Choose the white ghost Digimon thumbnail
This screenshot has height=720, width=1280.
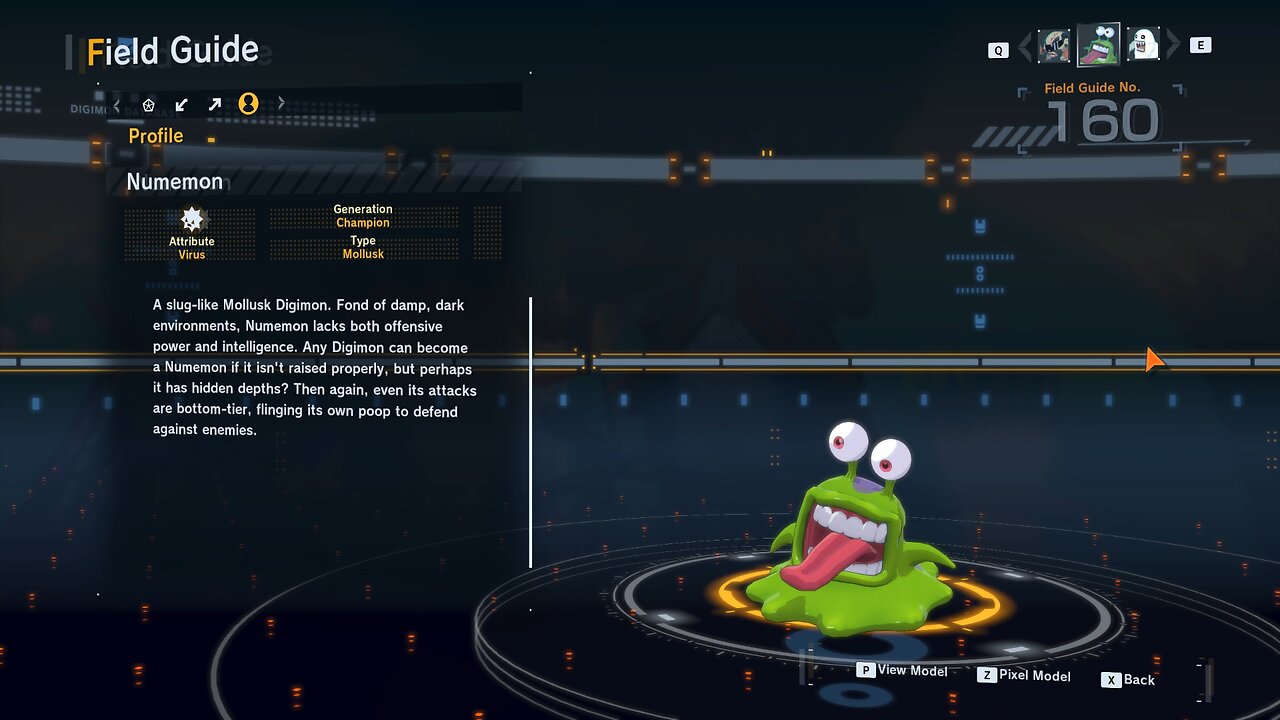1143,45
